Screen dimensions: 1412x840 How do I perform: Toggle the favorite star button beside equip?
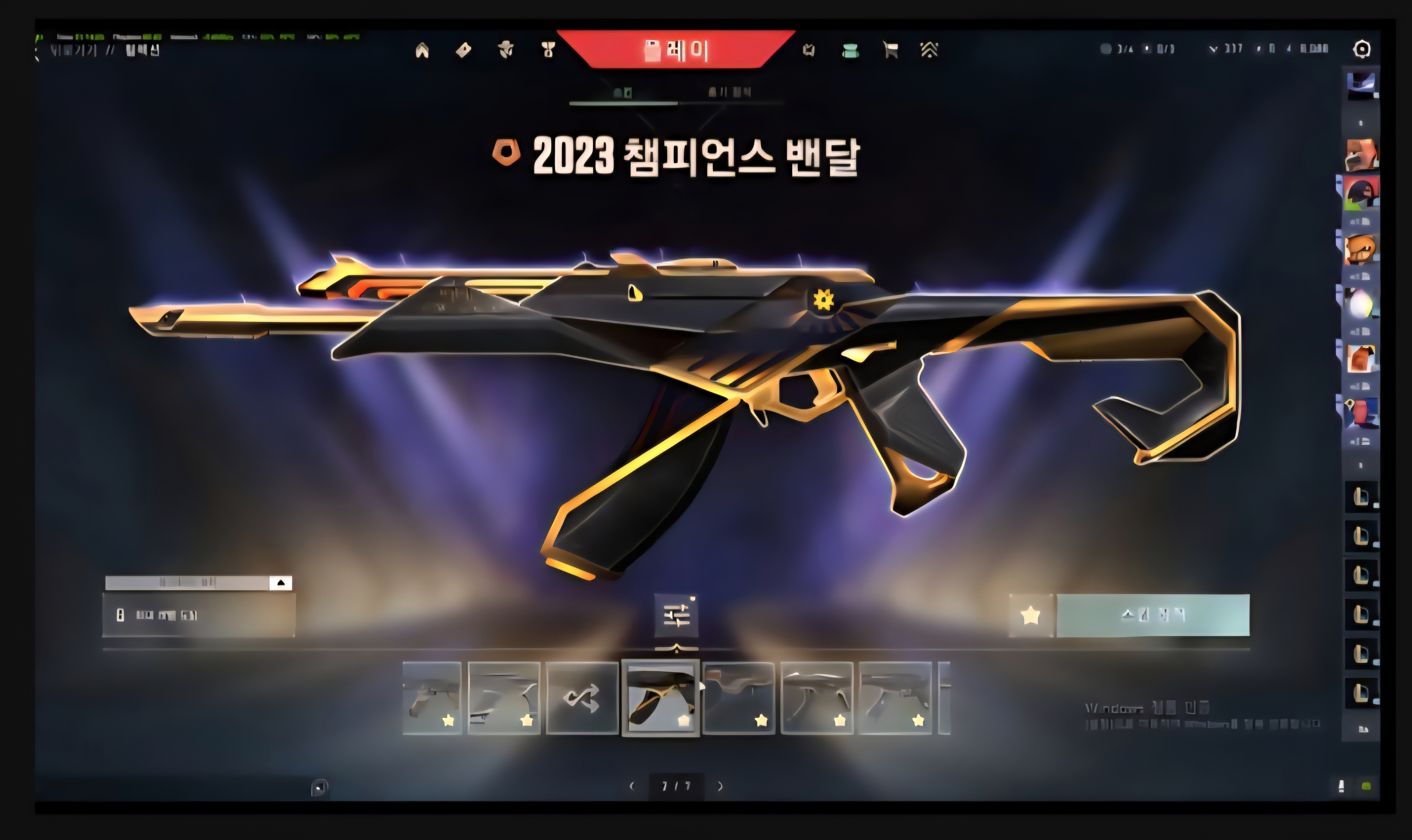coord(1030,615)
